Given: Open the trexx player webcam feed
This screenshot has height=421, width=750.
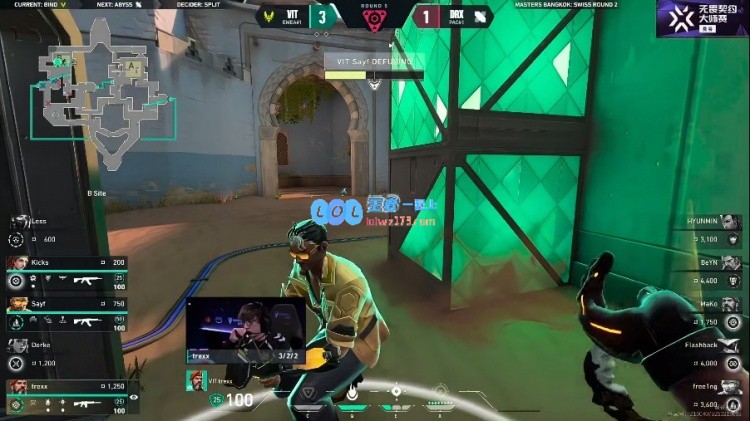Looking at the screenshot, I should 245,328.
